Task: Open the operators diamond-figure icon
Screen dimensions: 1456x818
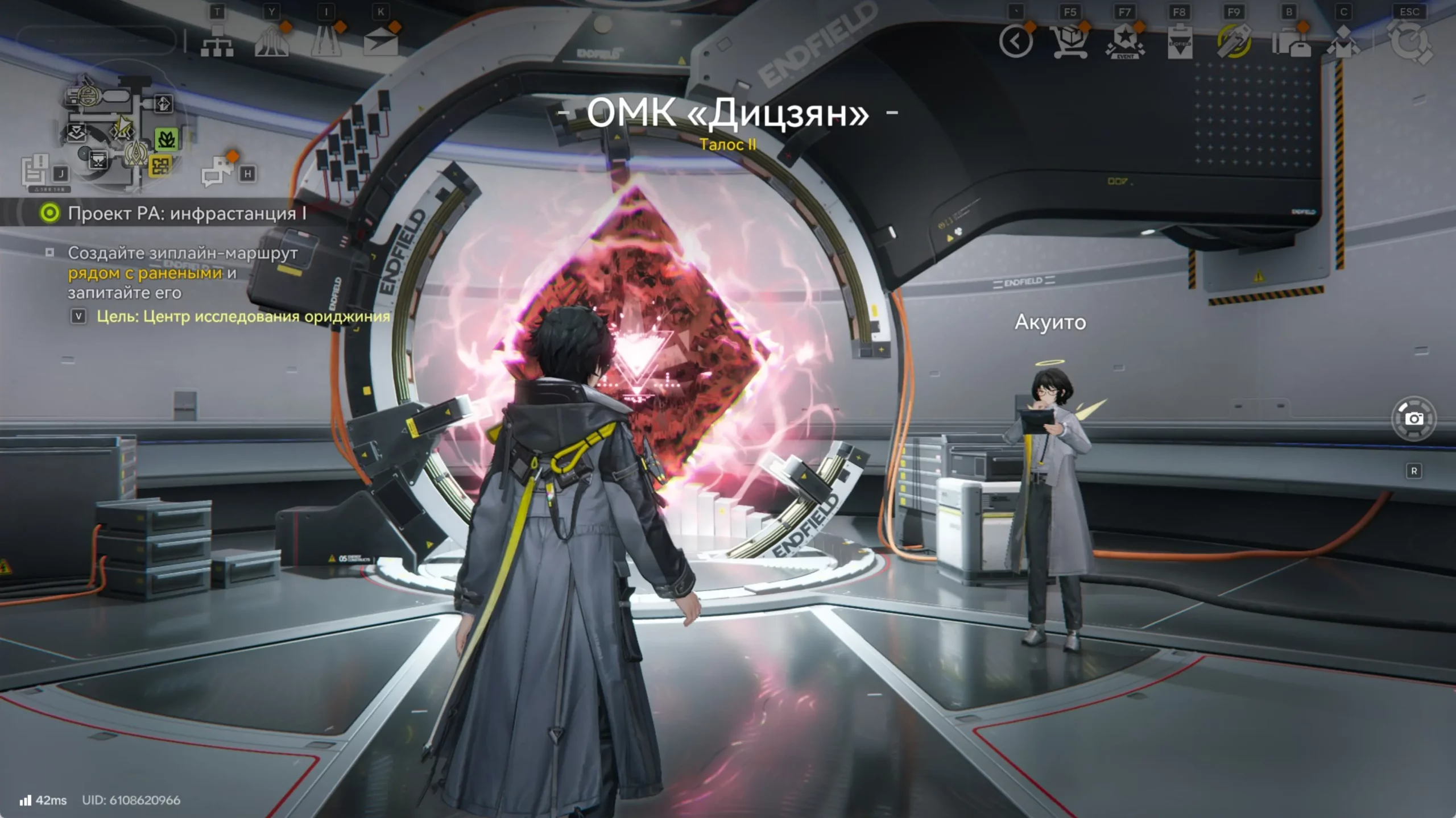Action: [x=1343, y=43]
